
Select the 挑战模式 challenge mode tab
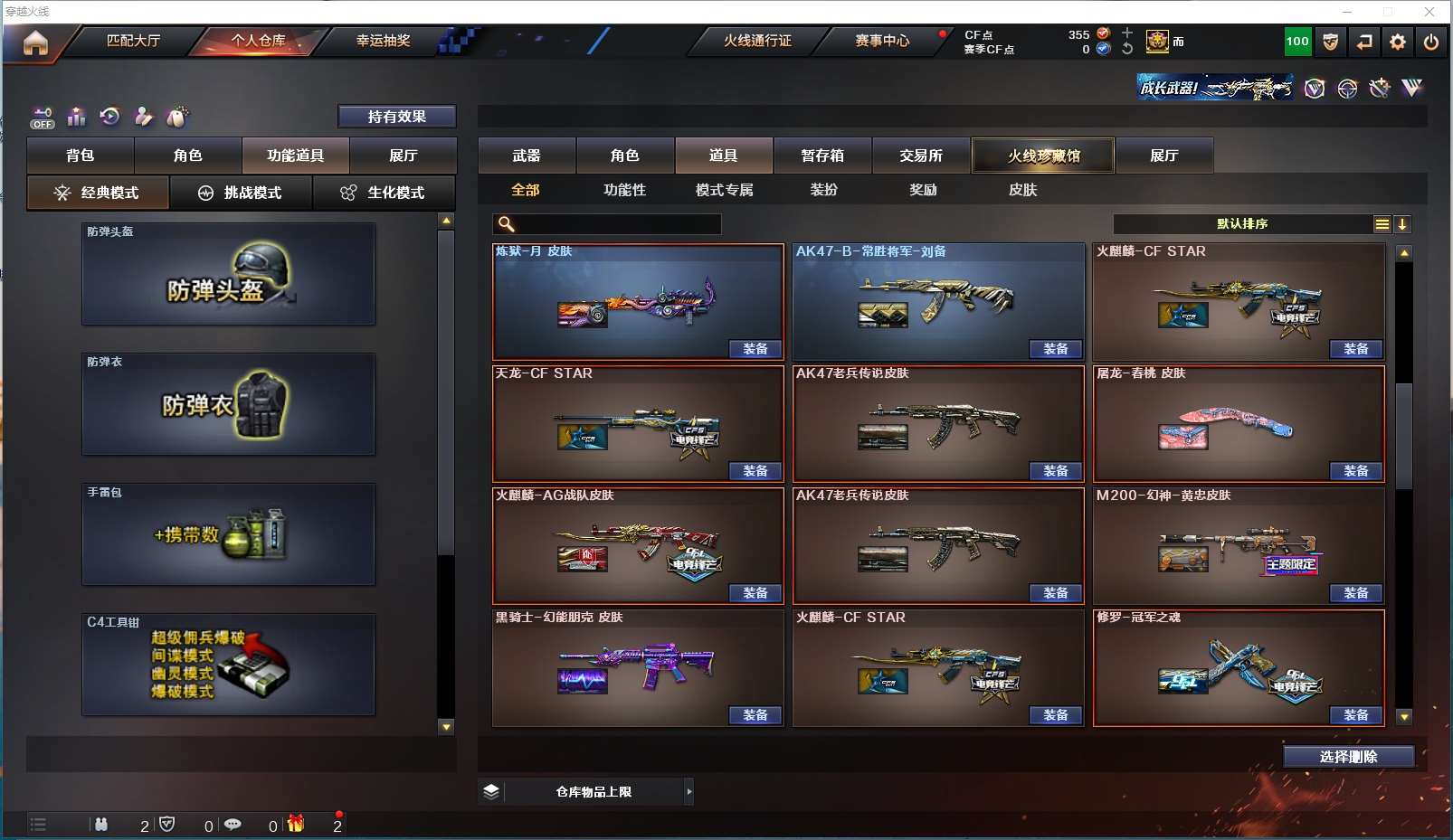(x=241, y=193)
